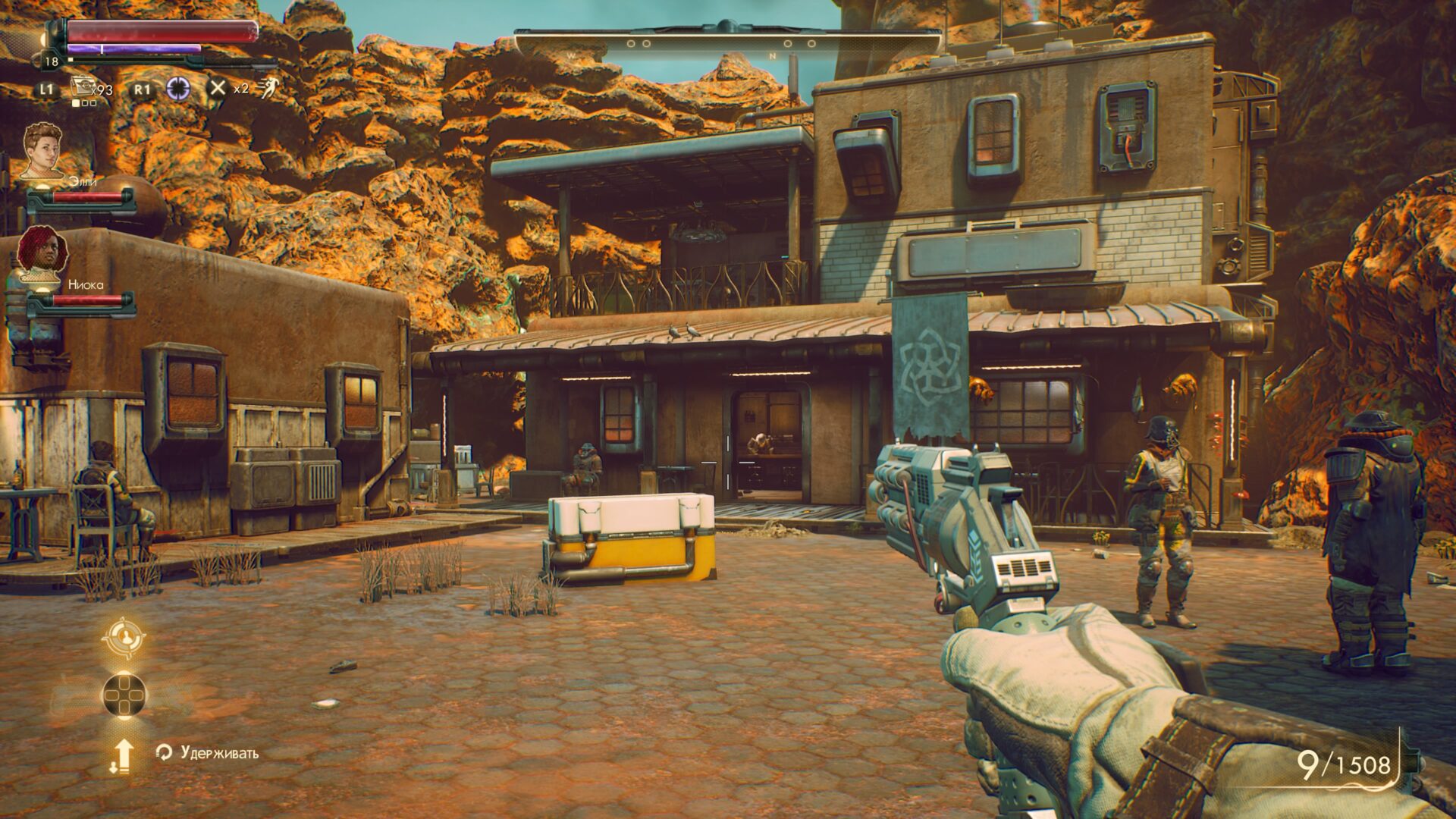Use the medical inhaler item icon
Viewport: 1456px width, 819px height.
click(x=82, y=87)
